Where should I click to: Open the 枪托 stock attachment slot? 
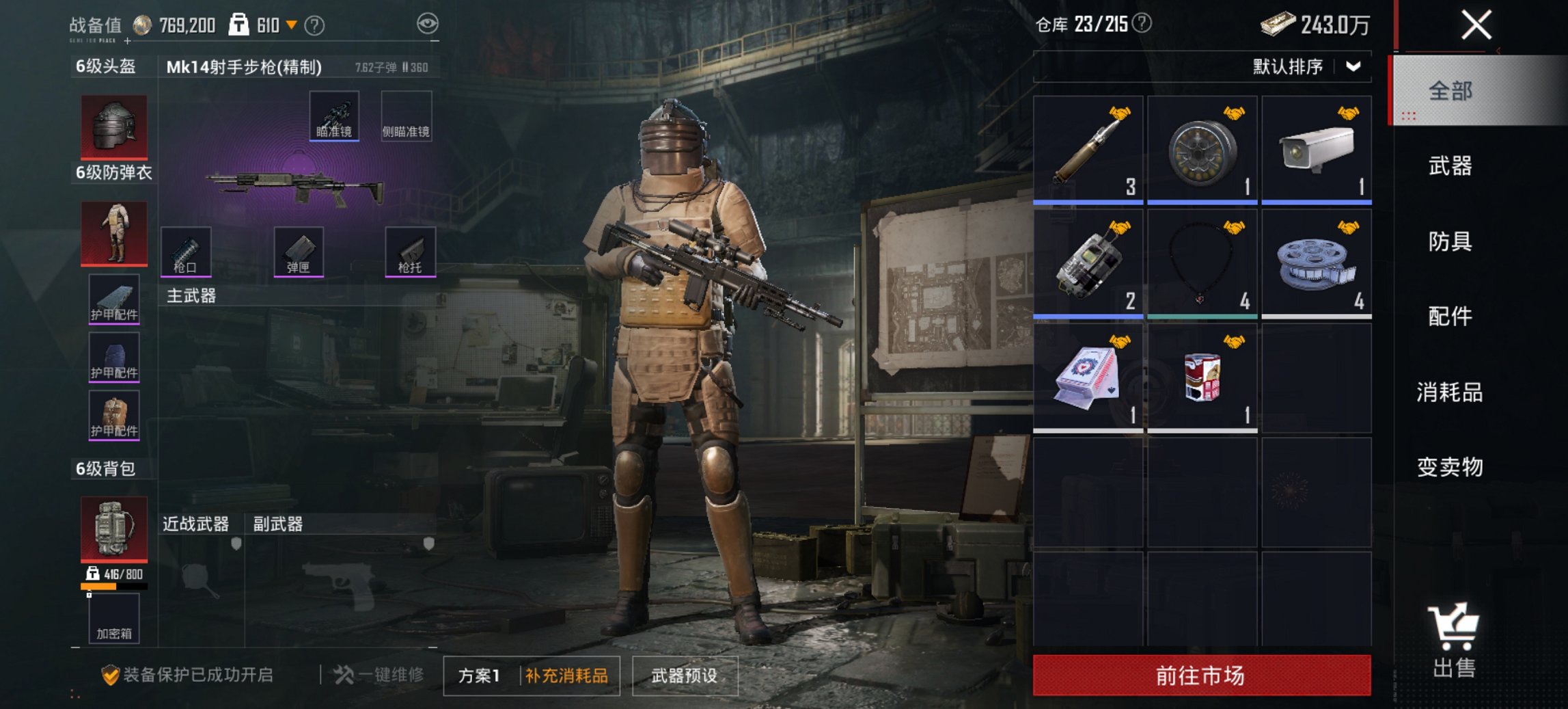coord(413,253)
